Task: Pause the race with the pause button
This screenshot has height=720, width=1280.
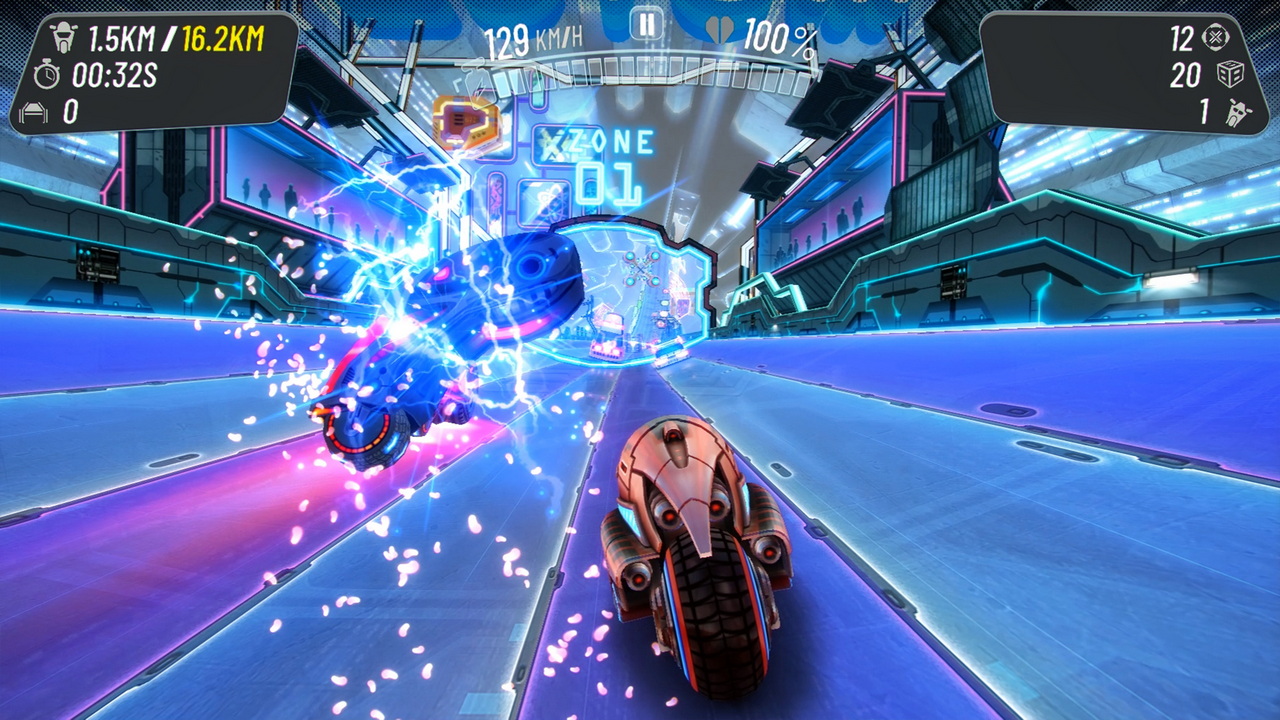Action: pos(646,24)
